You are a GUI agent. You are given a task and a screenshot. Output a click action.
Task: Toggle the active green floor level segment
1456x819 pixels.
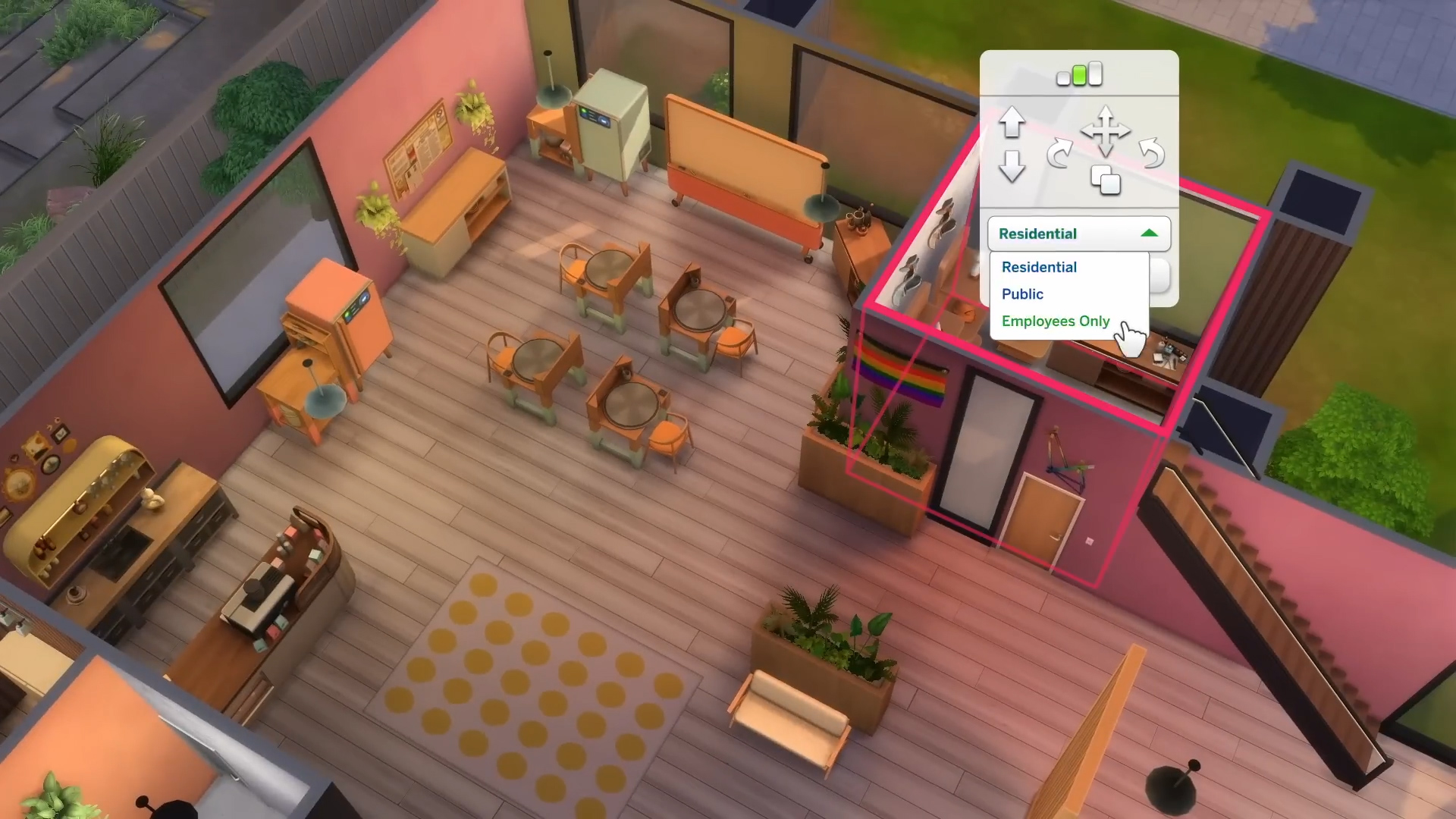pyautogui.click(x=1079, y=74)
